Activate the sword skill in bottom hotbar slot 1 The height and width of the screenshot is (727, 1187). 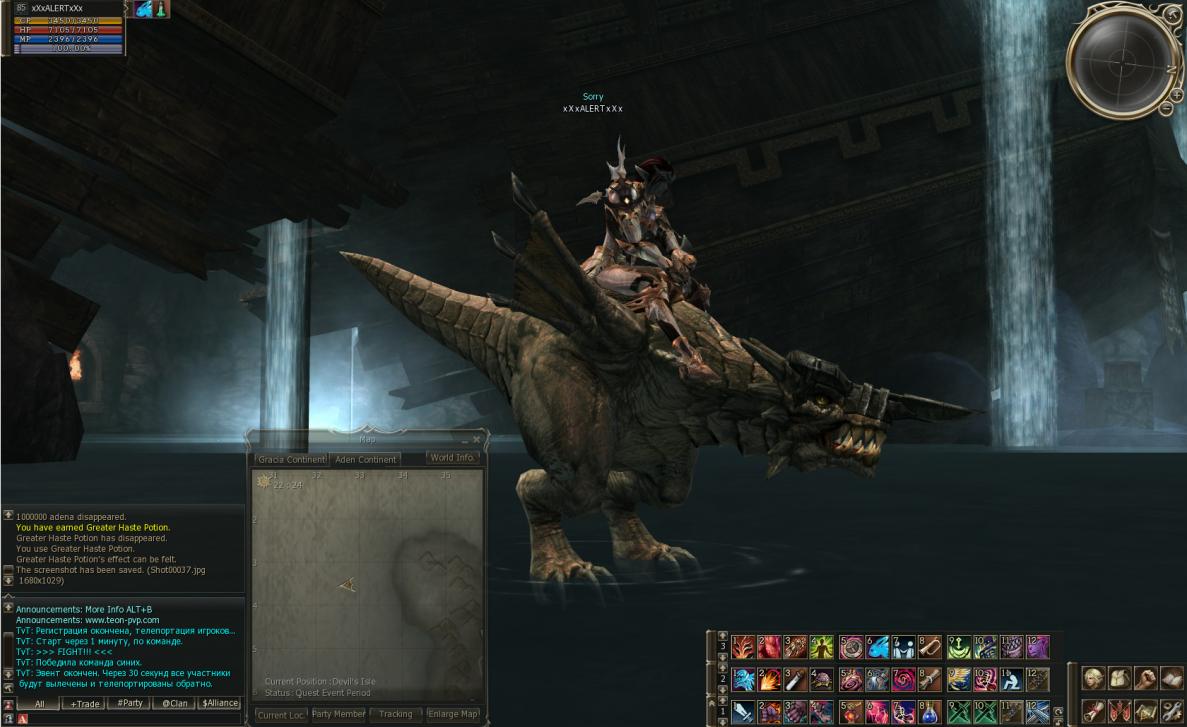click(x=742, y=712)
